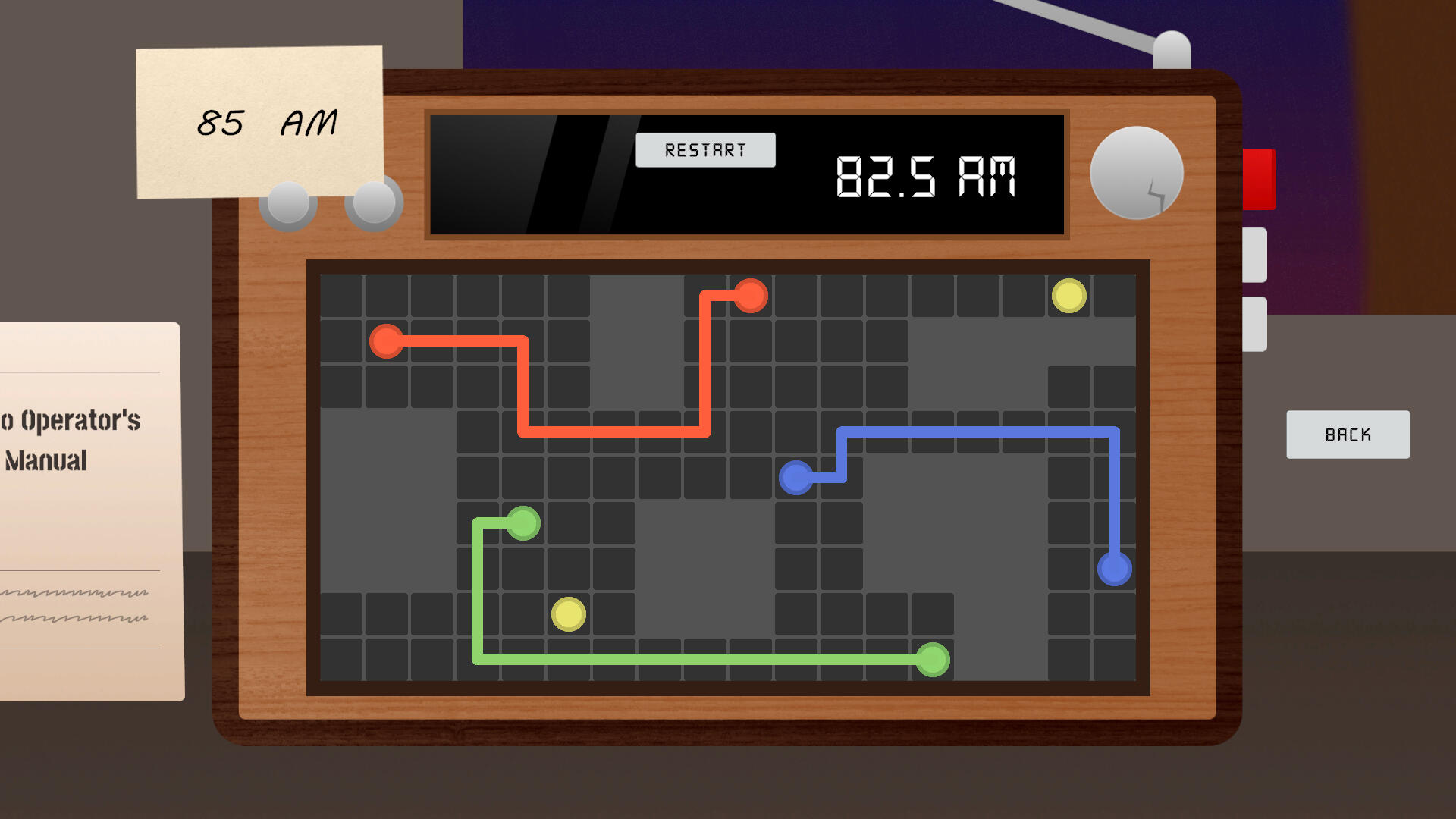
Task: Click the yellow dot in the lower grid area
Action: (569, 616)
